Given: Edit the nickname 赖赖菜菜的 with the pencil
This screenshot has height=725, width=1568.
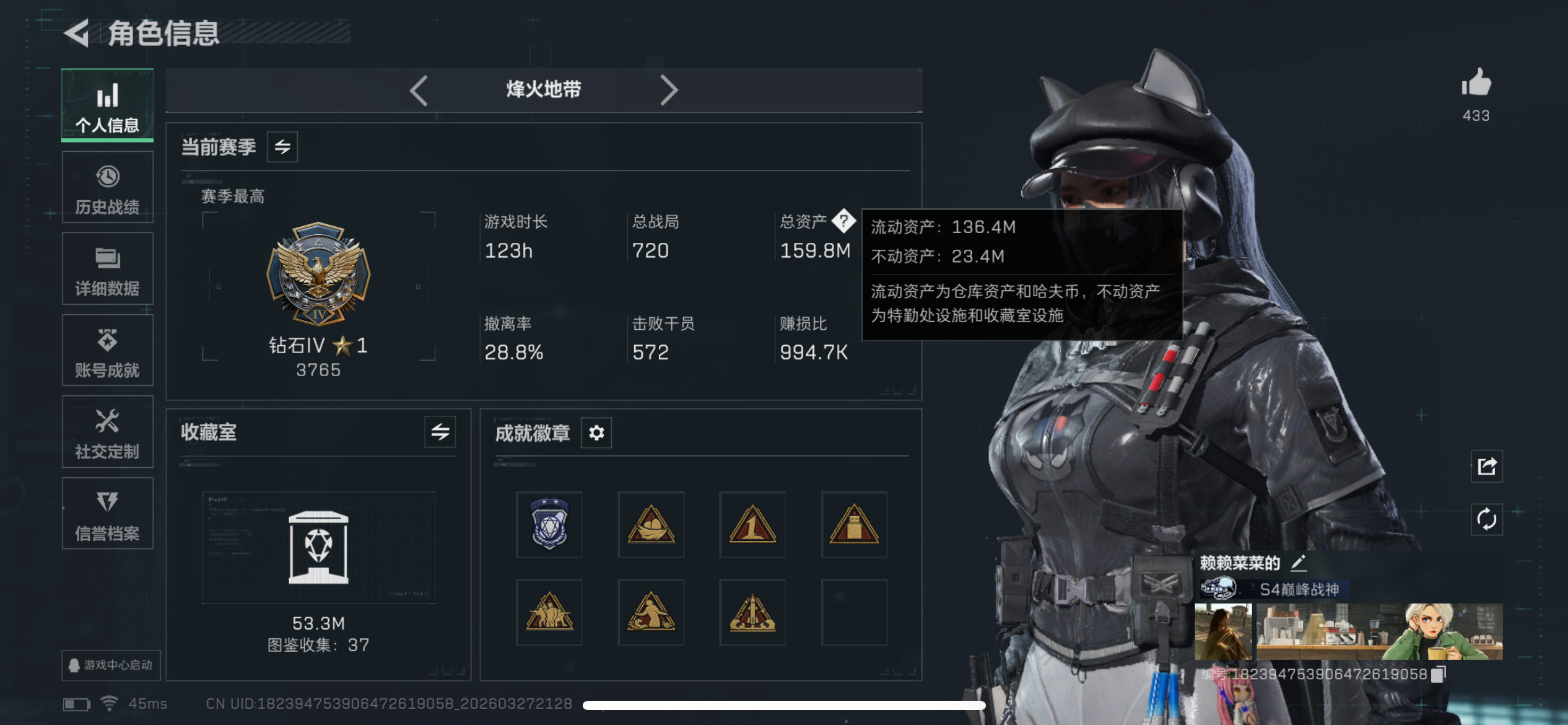Looking at the screenshot, I should tap(1299, 564).
